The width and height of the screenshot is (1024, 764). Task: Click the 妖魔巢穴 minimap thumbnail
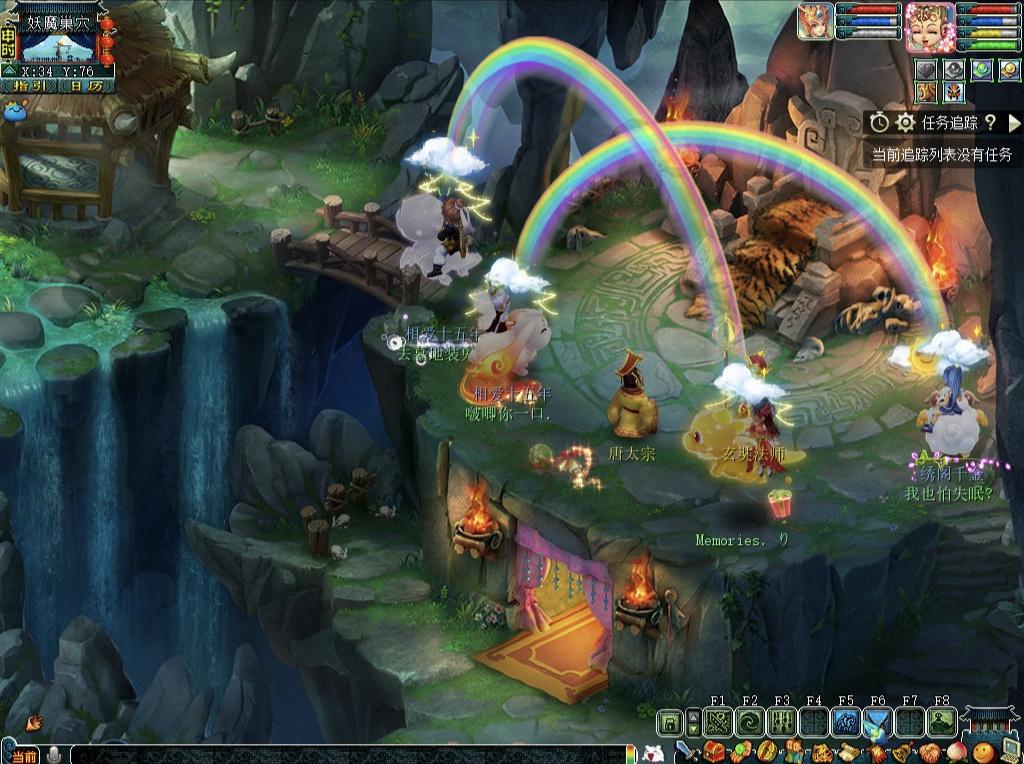60,46
